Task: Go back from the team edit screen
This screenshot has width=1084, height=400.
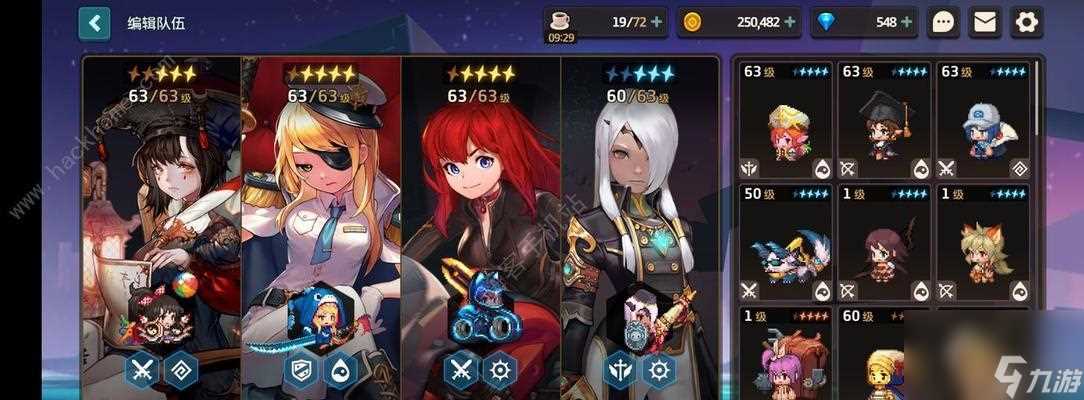Action: [x=94, y=22]
